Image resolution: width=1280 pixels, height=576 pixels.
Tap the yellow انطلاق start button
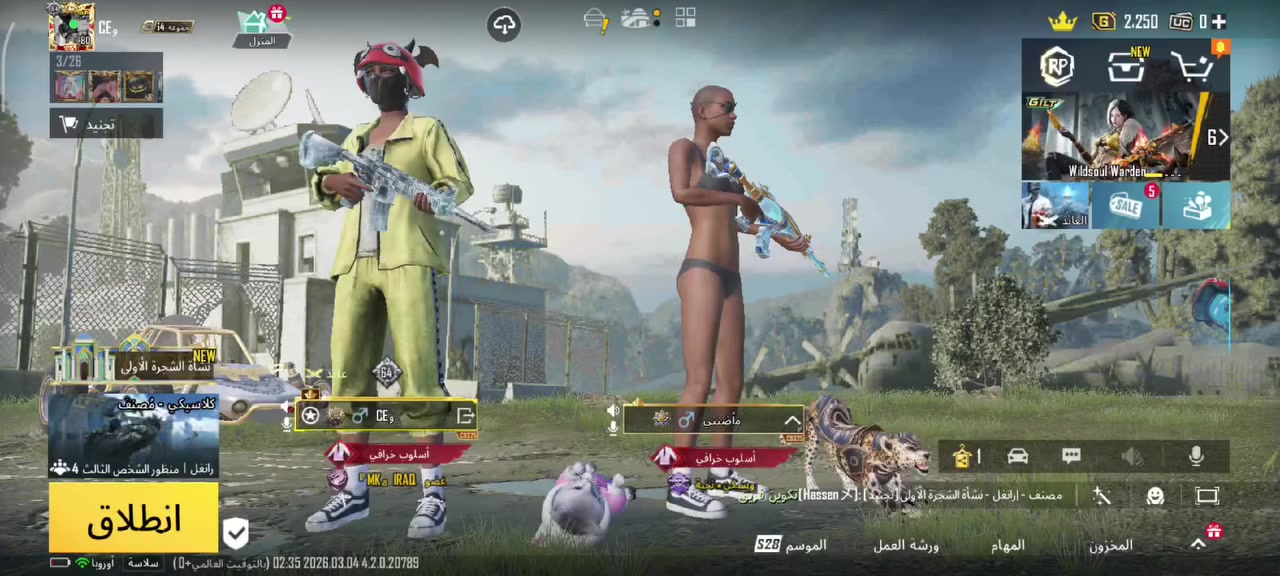point(133,518)
